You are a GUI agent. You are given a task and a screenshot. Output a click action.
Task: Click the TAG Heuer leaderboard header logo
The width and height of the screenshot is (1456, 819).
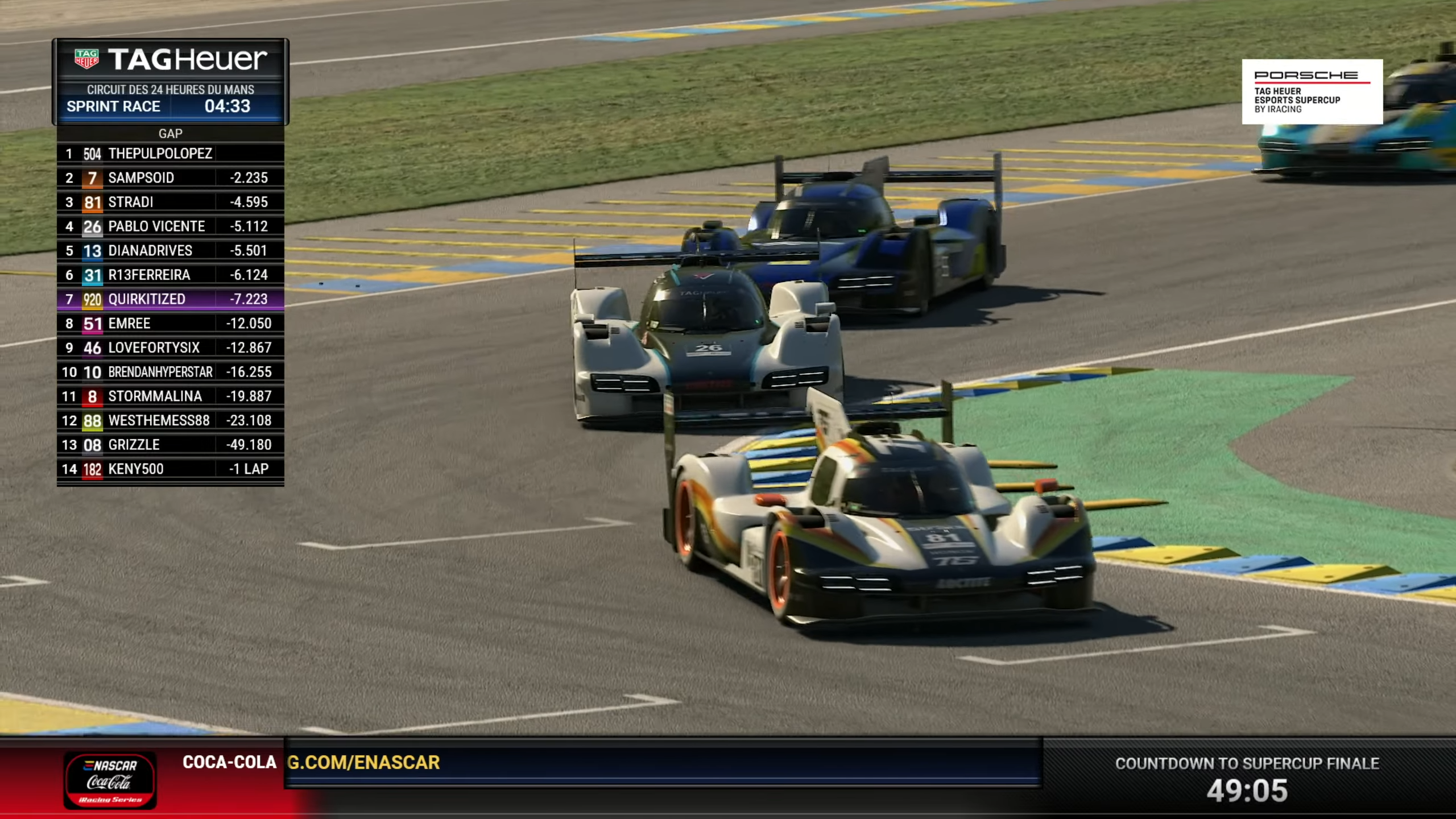click(x=170, y=59)
